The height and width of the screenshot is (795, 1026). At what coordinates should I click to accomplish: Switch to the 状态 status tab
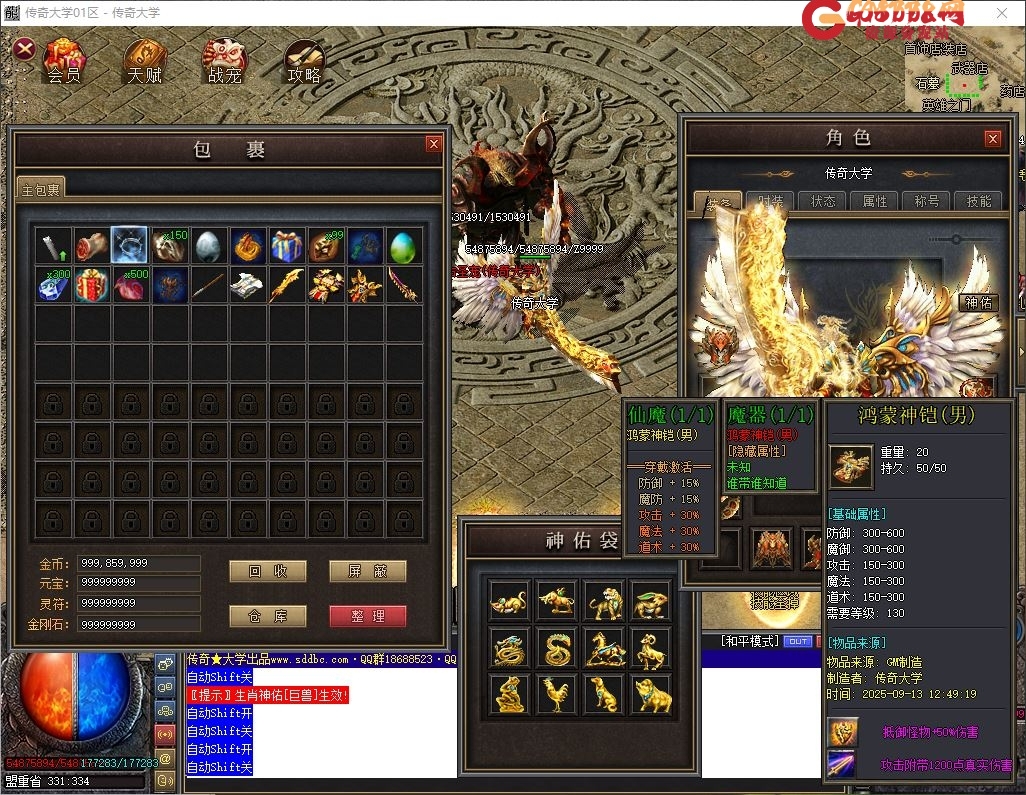(824, 201)
